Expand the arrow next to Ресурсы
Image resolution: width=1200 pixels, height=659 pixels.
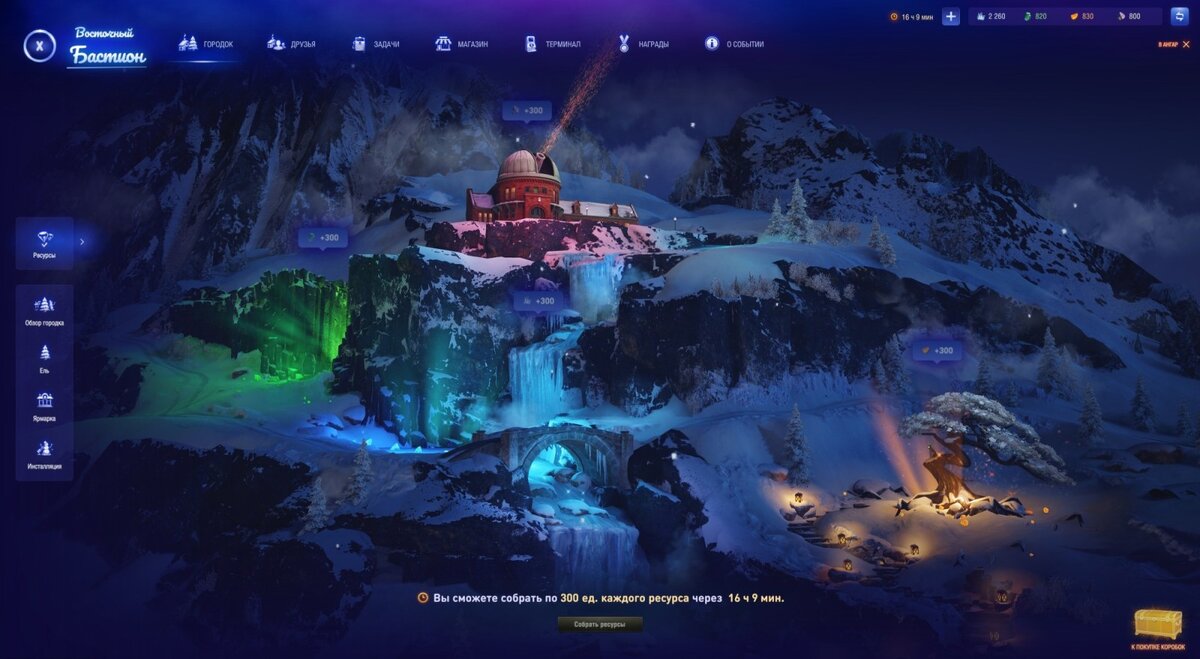pos(82,241)
